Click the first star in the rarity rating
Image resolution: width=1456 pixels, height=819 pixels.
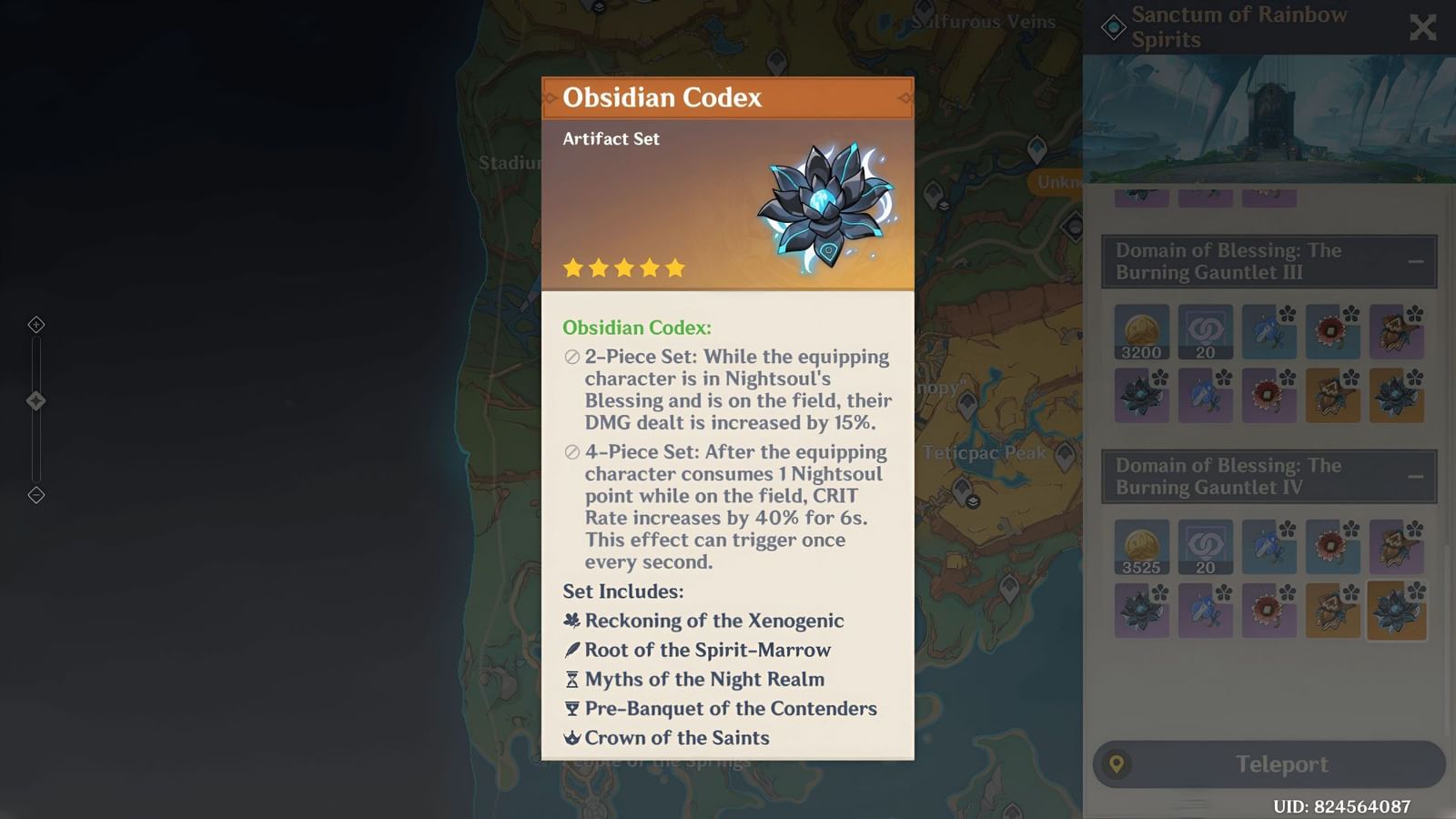(573, 267)
